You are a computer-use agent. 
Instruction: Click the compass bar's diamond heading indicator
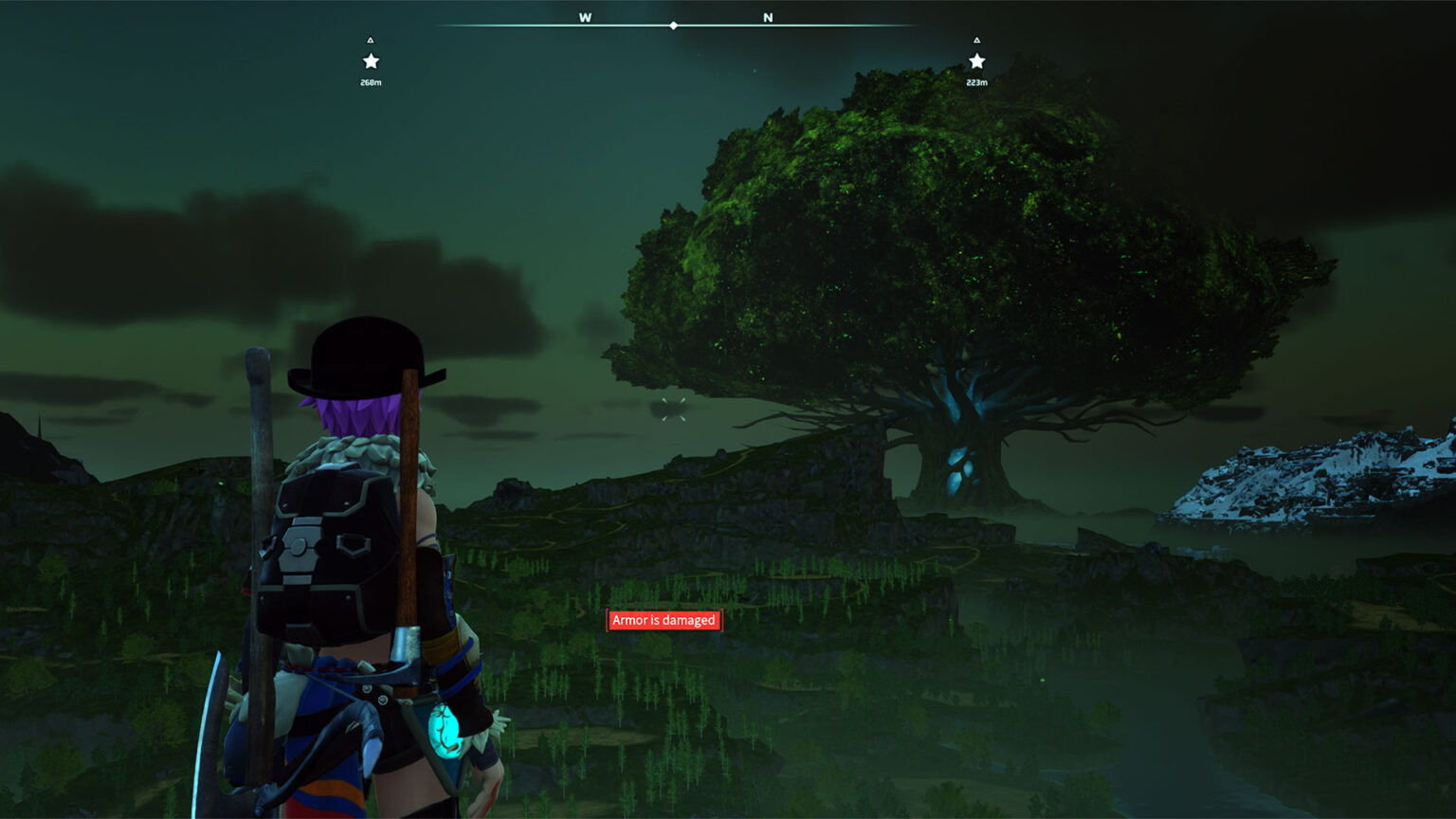[673, 26]
